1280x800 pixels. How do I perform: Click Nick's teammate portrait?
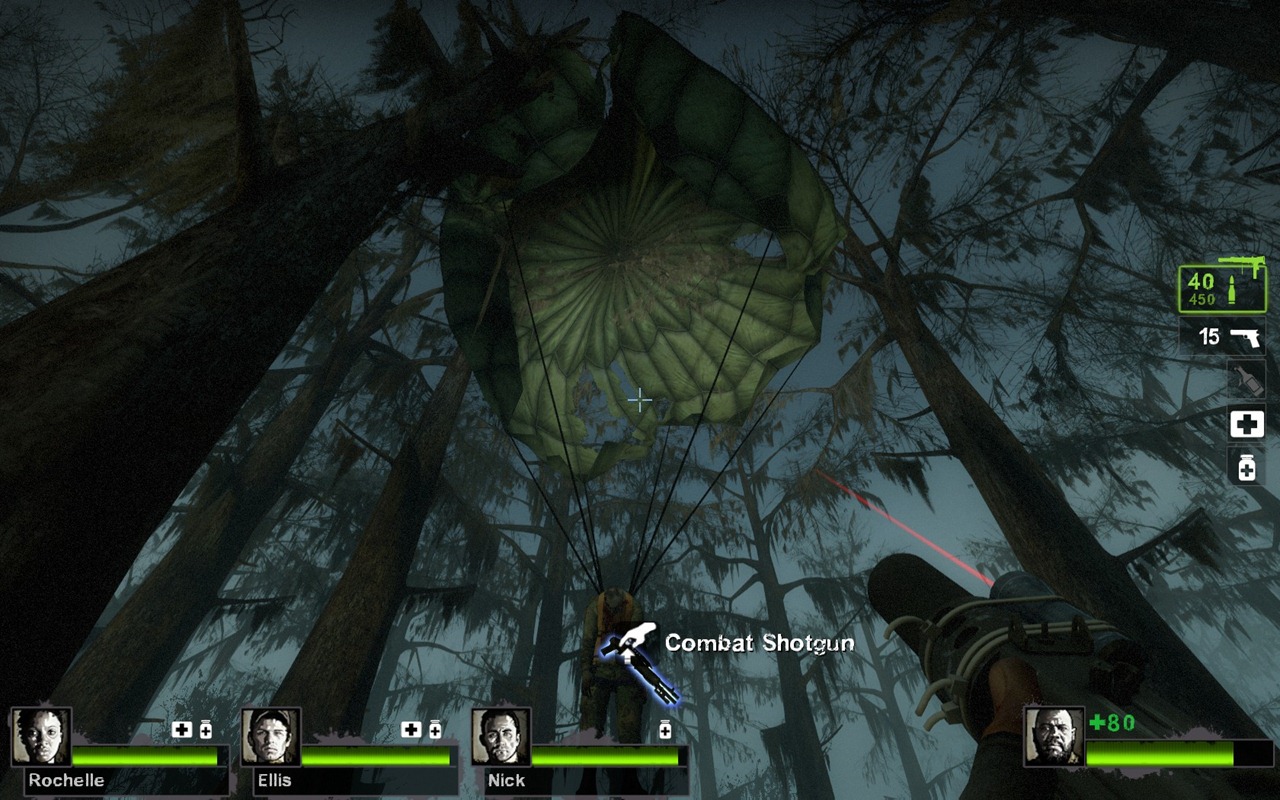tap(501, 737)
